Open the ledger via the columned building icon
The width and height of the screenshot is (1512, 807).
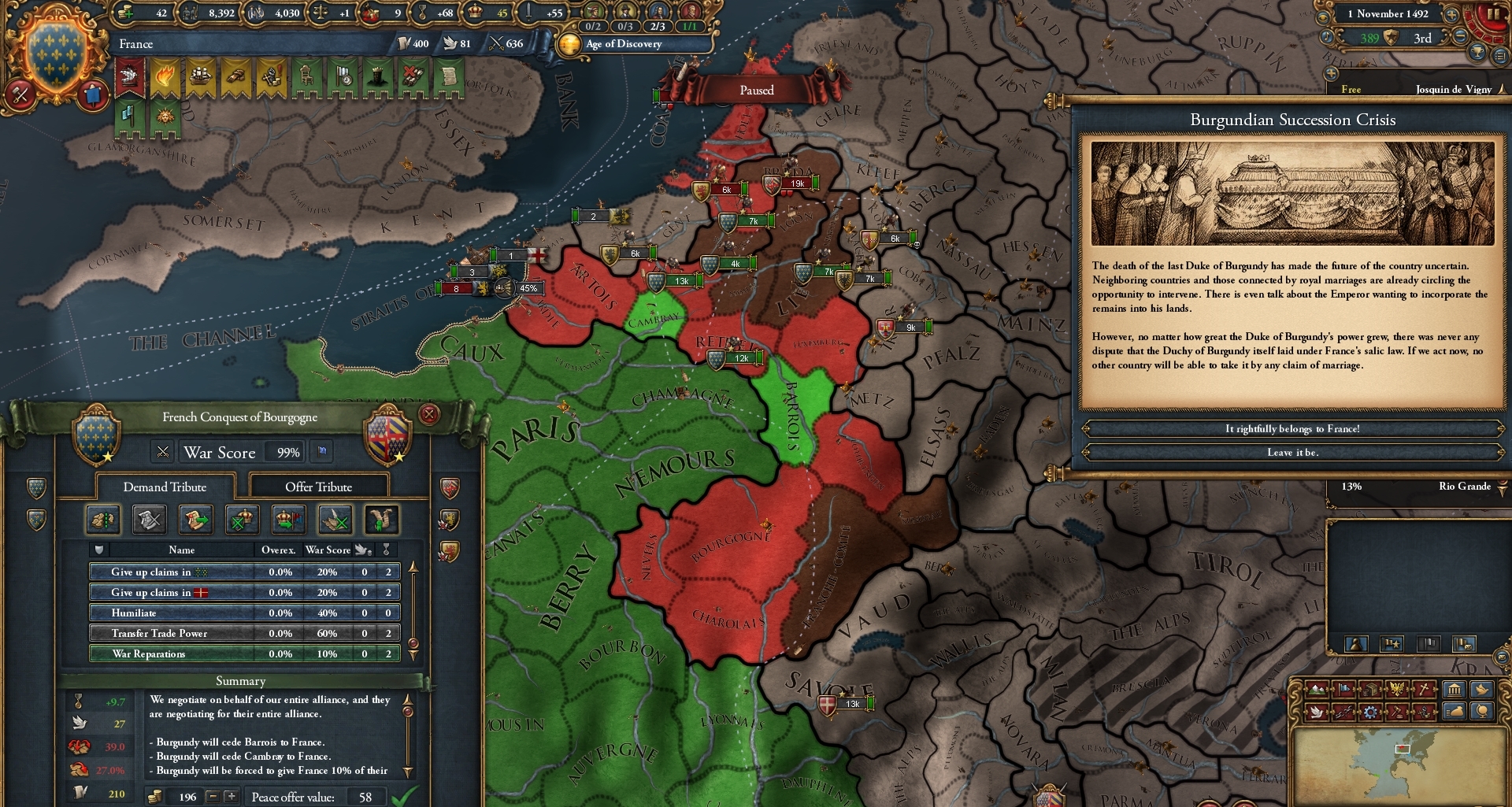click(x=1455, y=689)
